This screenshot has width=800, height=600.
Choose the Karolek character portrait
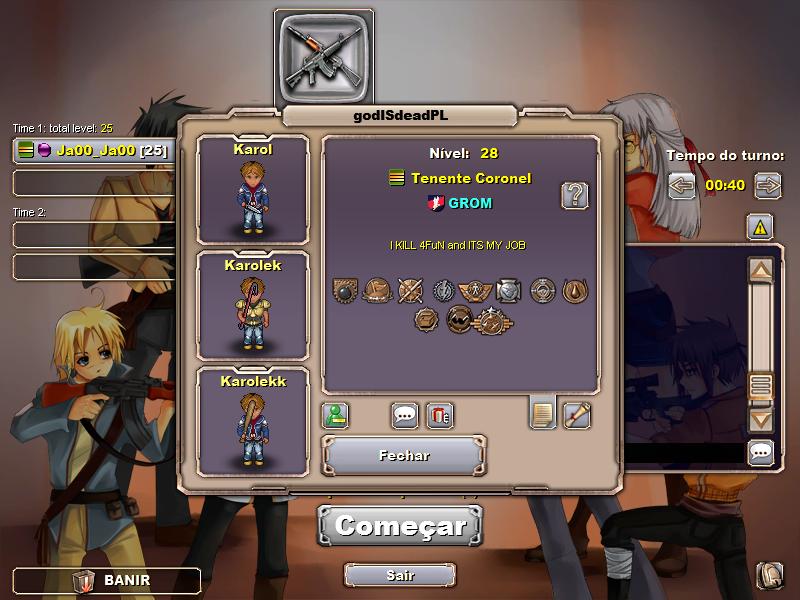(253, 306)
